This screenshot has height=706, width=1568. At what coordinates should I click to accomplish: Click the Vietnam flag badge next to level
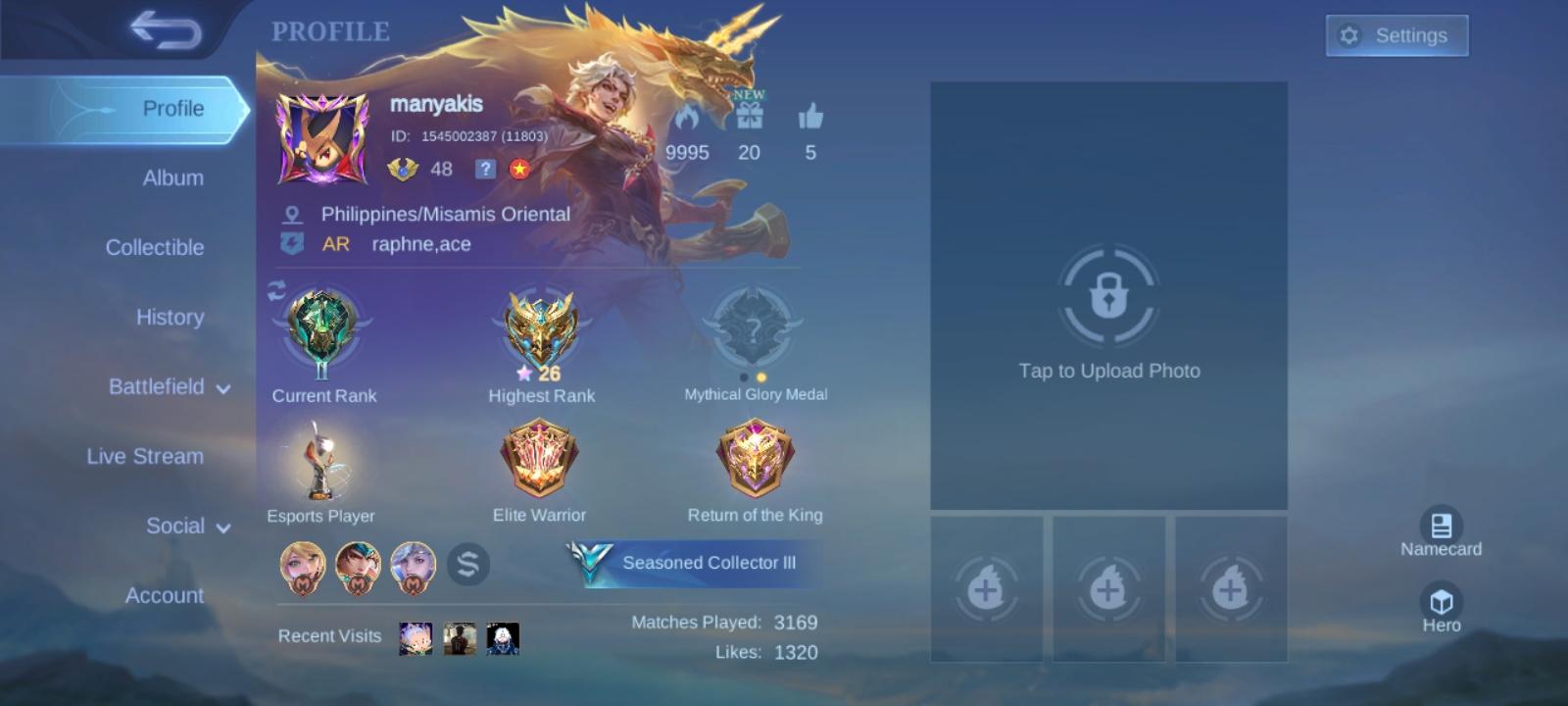pyautogui.click(x=517, y=170)
